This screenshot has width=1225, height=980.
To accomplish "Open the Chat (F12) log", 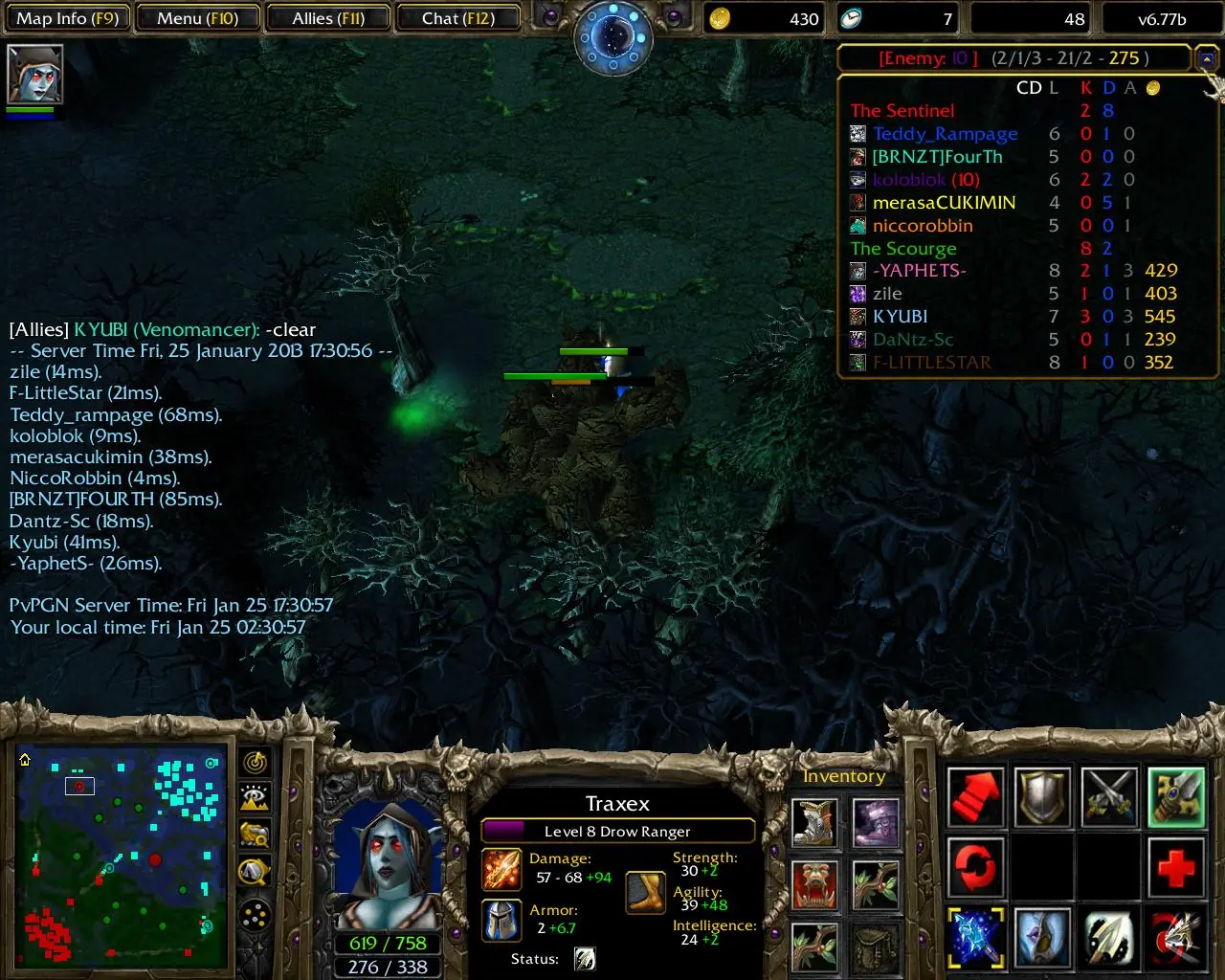I will [457, 18].
